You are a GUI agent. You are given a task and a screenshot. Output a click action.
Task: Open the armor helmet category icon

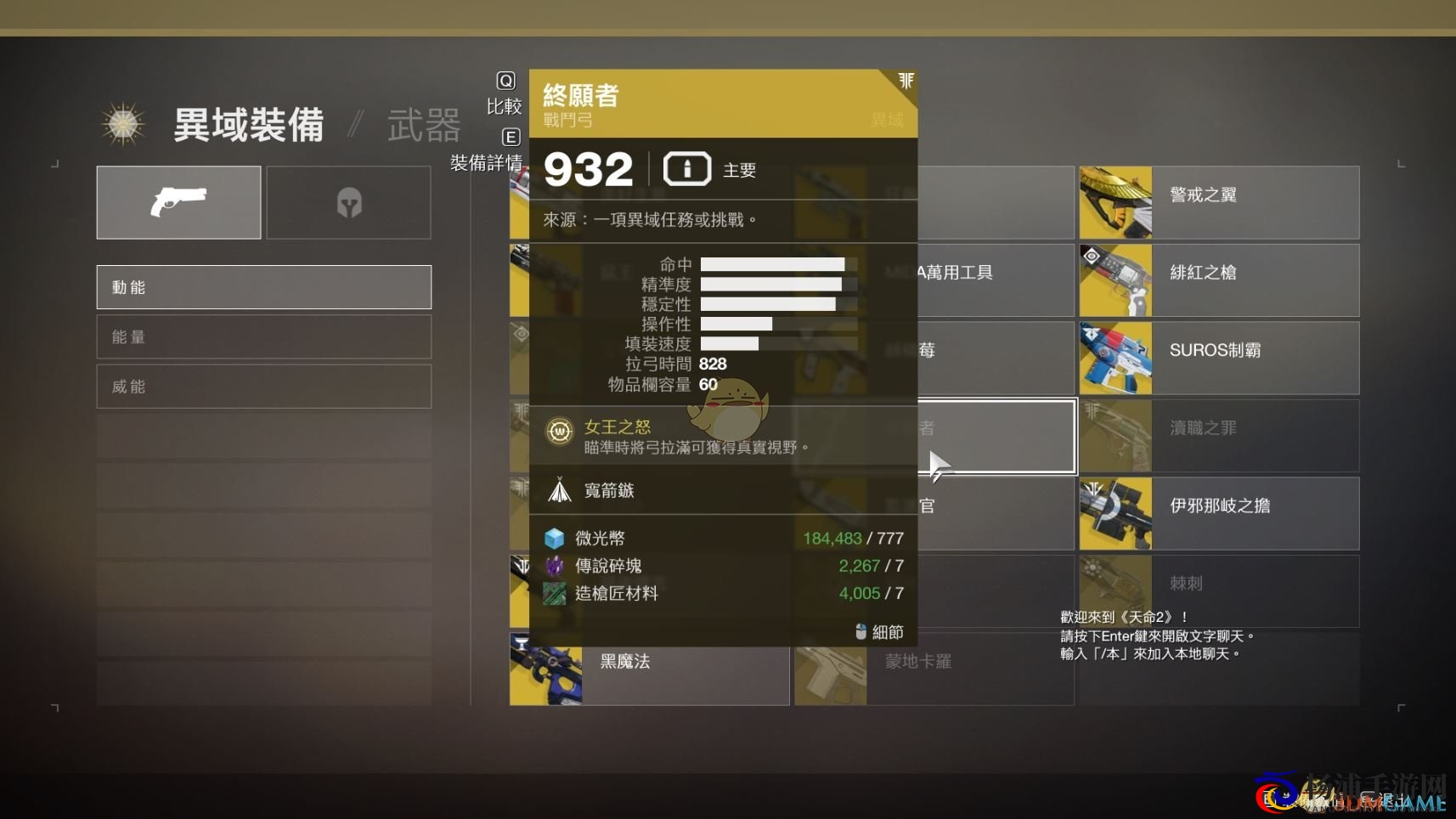pos(347,202)
